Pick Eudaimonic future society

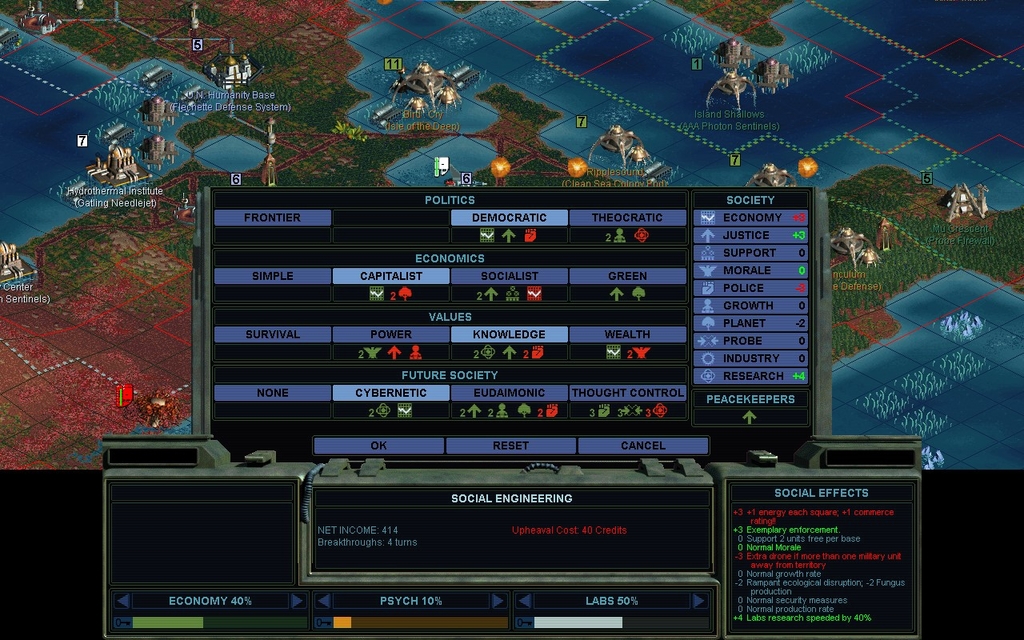pos(509,393)
